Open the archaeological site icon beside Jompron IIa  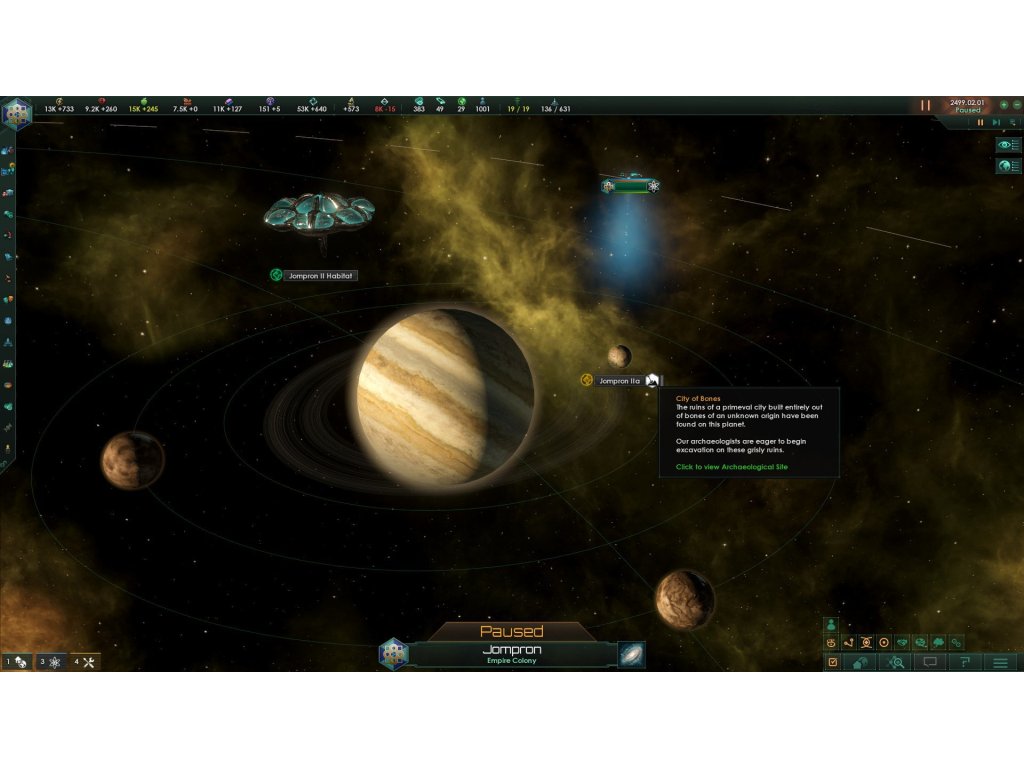pos(652,380)
